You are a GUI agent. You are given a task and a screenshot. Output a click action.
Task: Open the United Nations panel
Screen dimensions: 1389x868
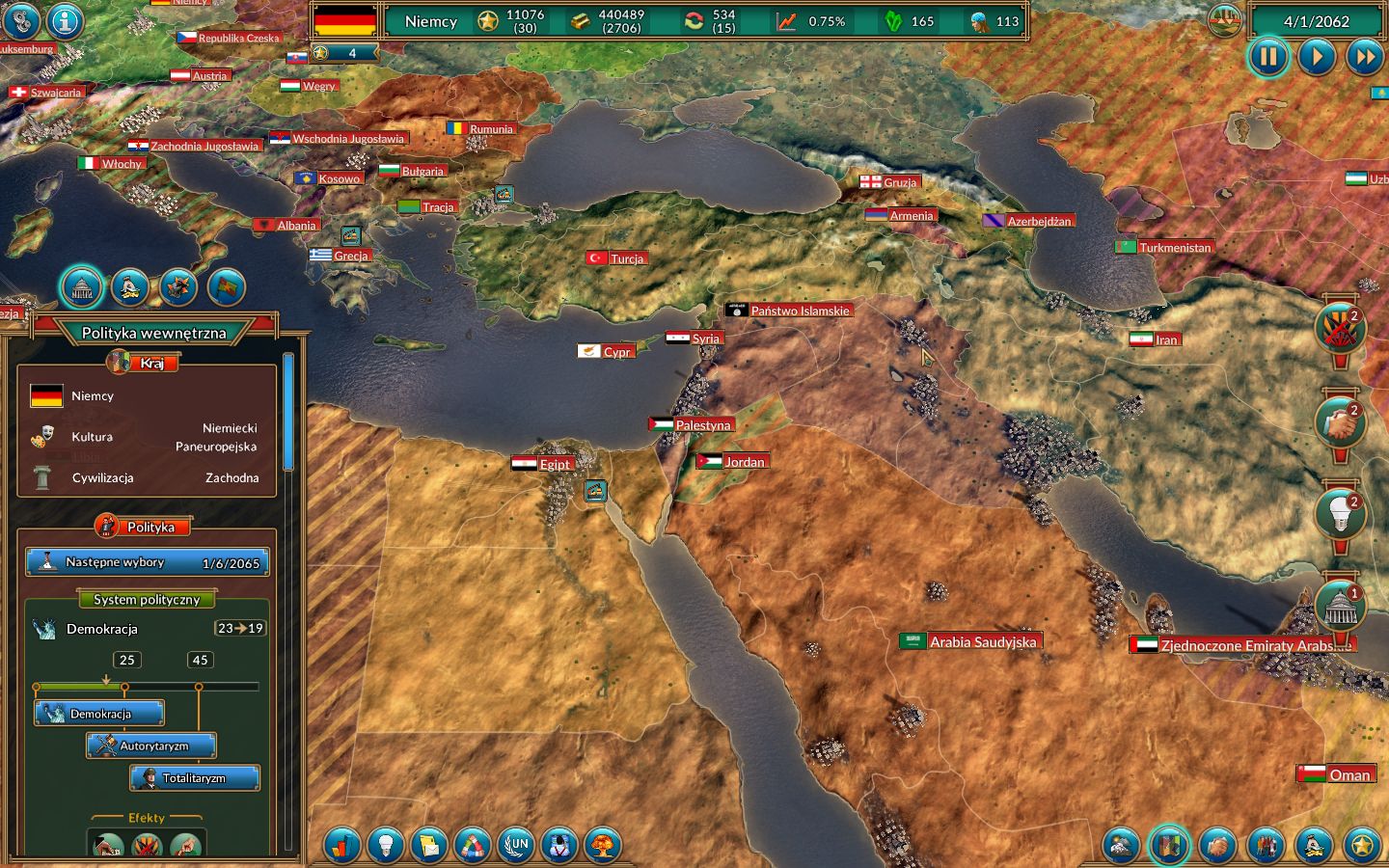click(x=518, y=846)
